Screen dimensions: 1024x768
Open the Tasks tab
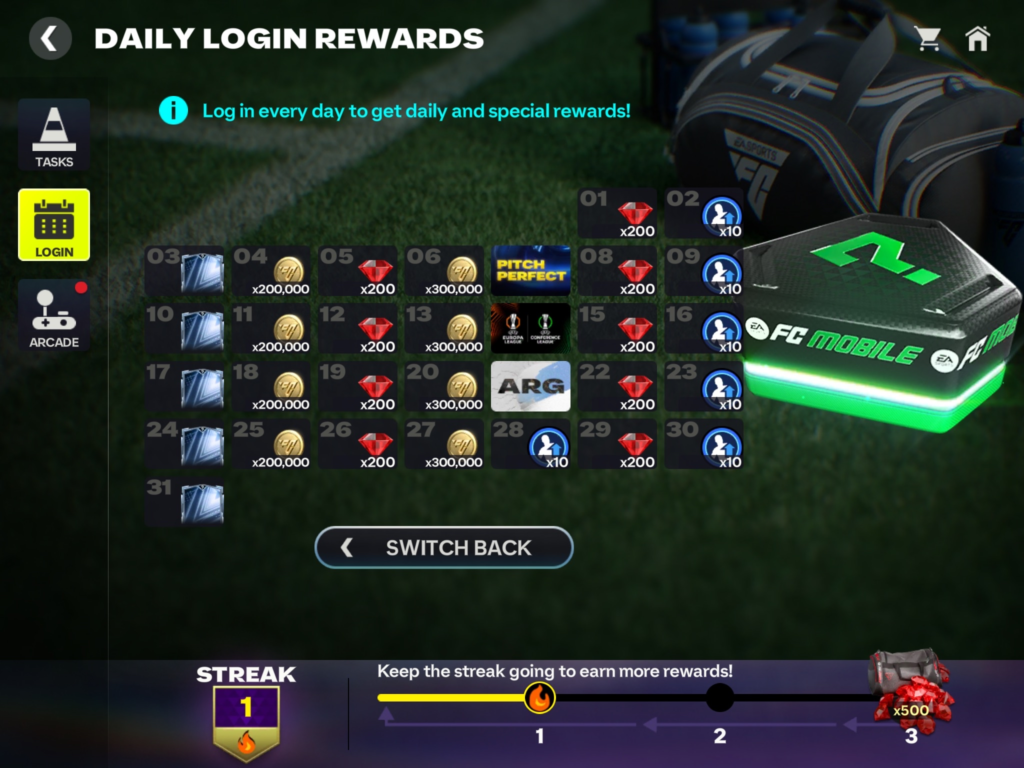click(x=54, y=135)
